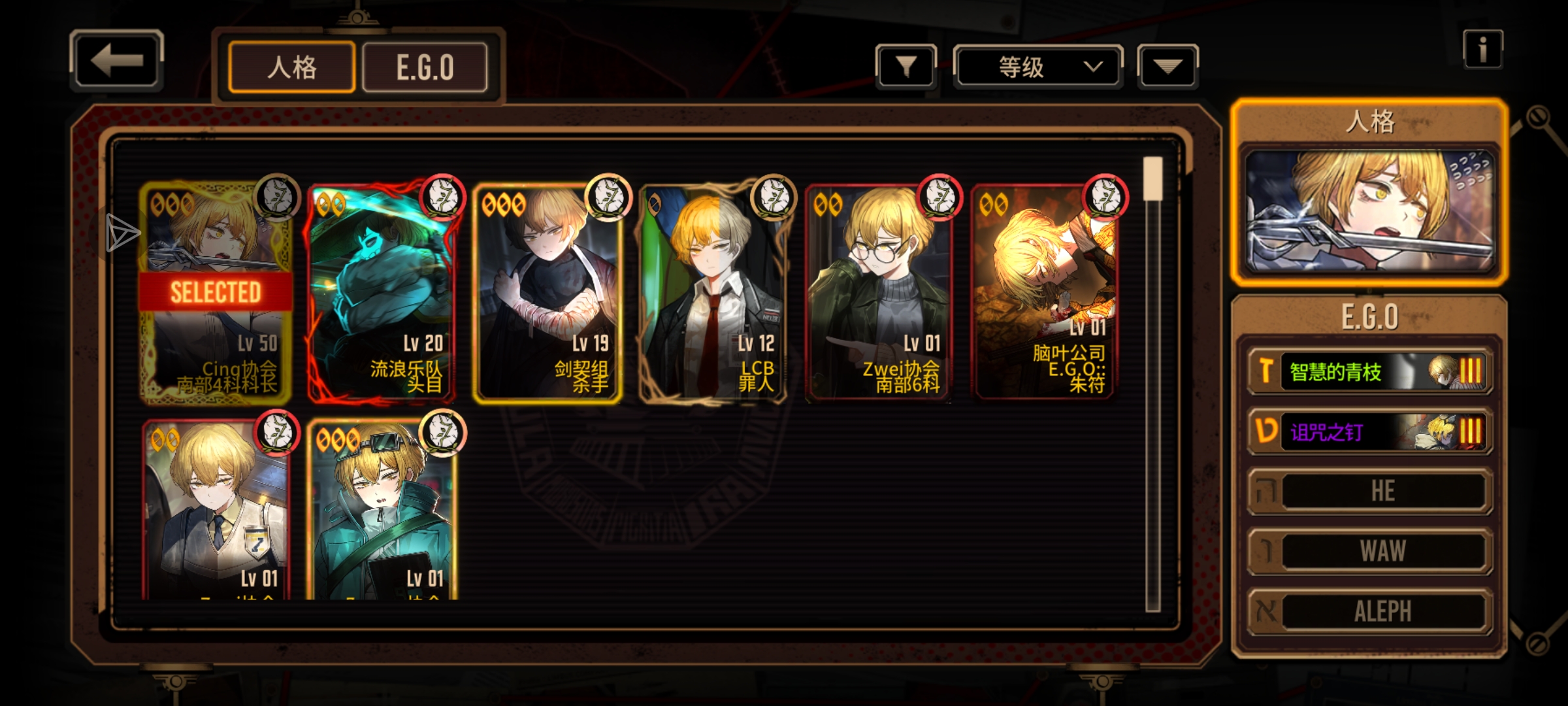Image resolution: width=1568 pixels, height=706 pixels.
Task: Open the empty WAW E.G.O slot
Action: click(x=1370, y=551)
